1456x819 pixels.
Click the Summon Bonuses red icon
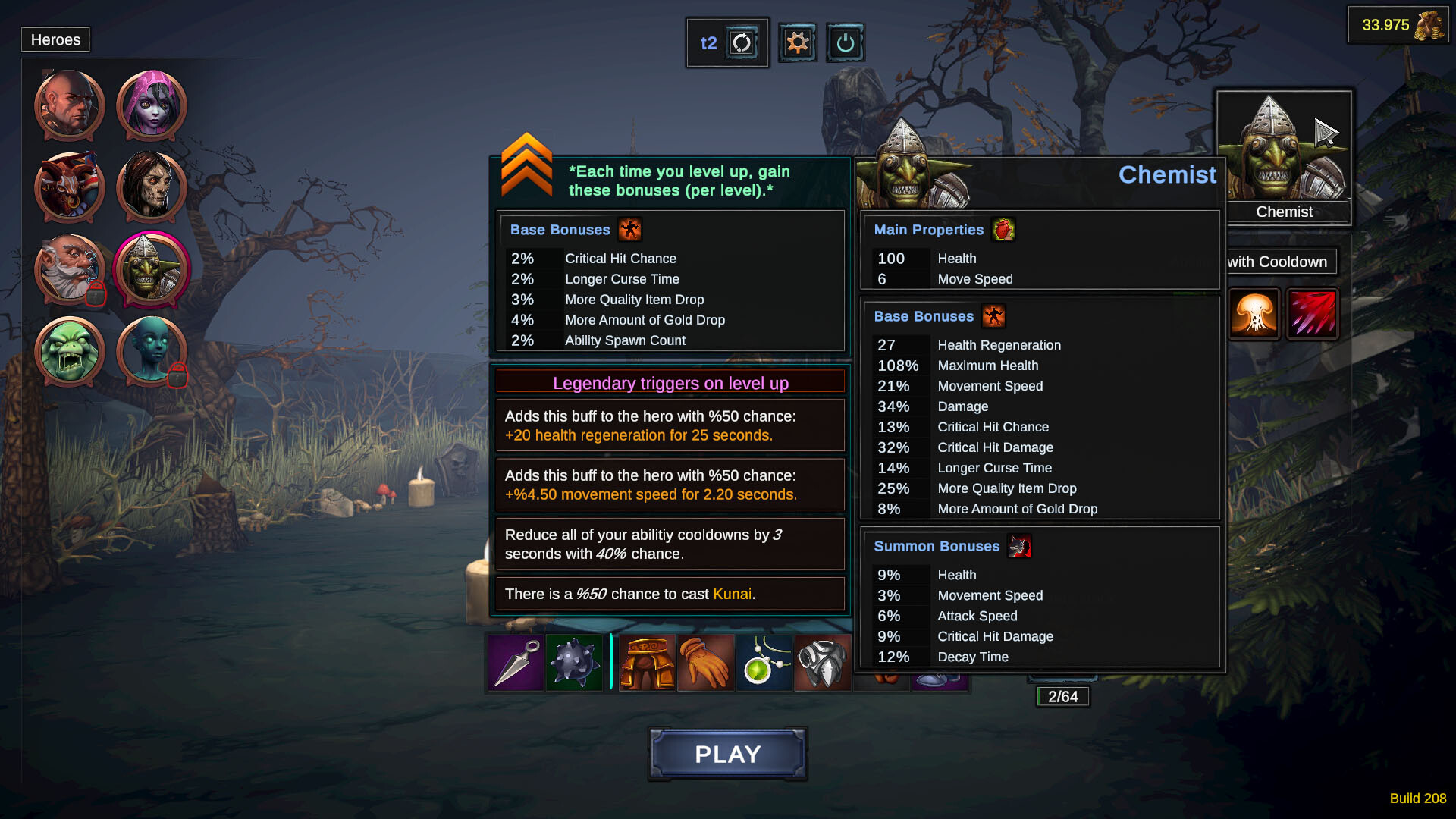(1019, 546)
